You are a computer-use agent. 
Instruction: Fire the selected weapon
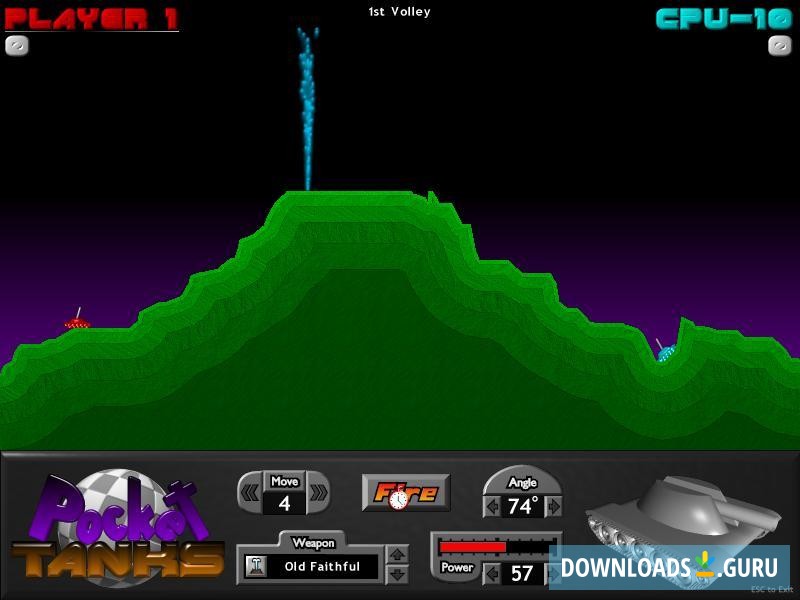[x=405, y=492]
